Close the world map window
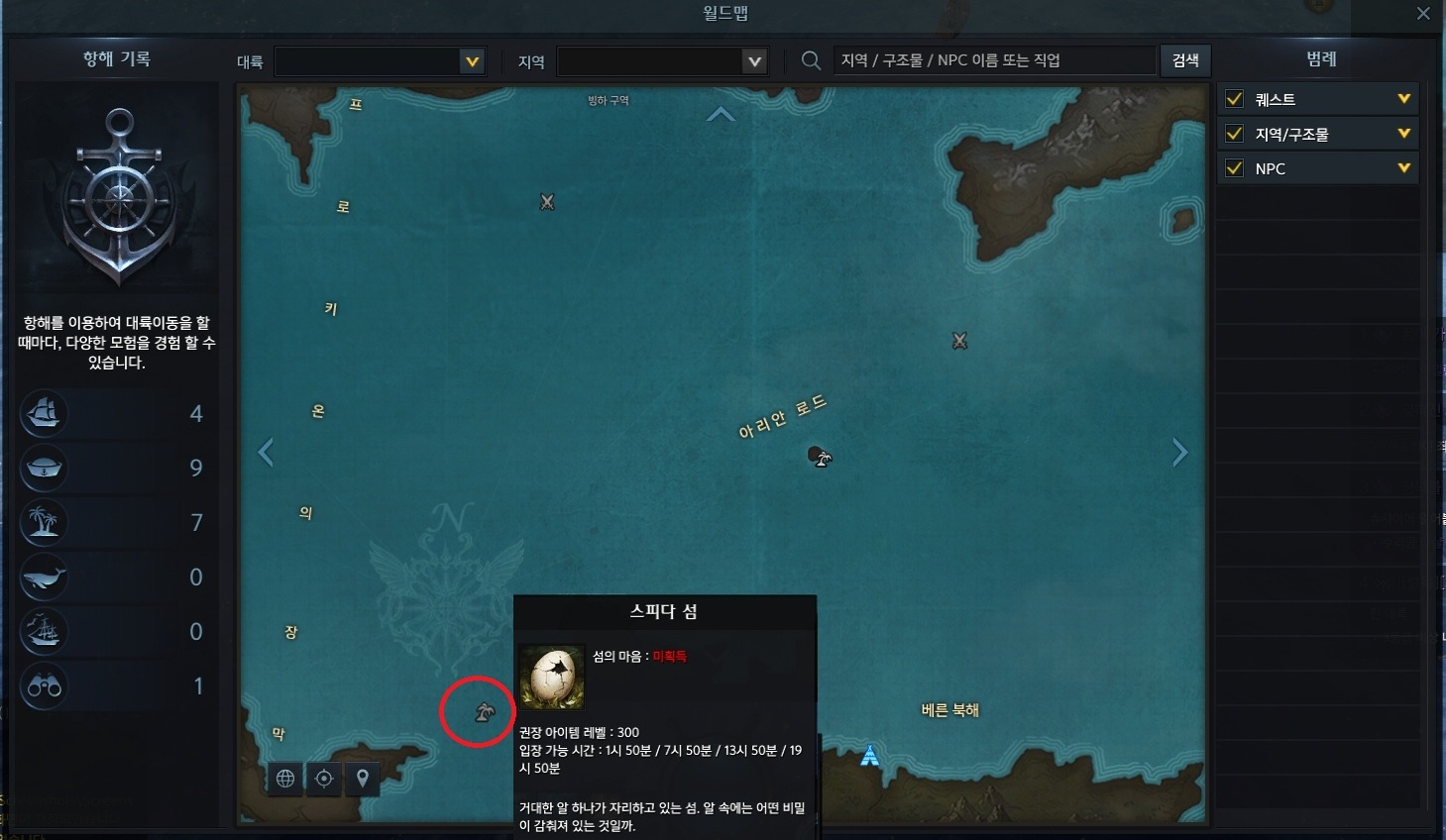 click(1423, 14)
